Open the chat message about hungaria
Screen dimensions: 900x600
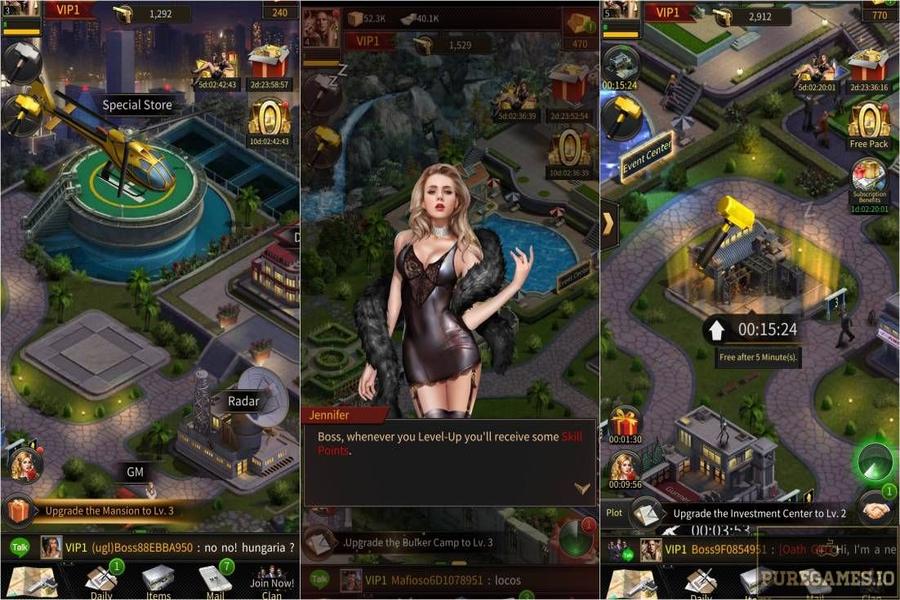click(x=180, y=547)
